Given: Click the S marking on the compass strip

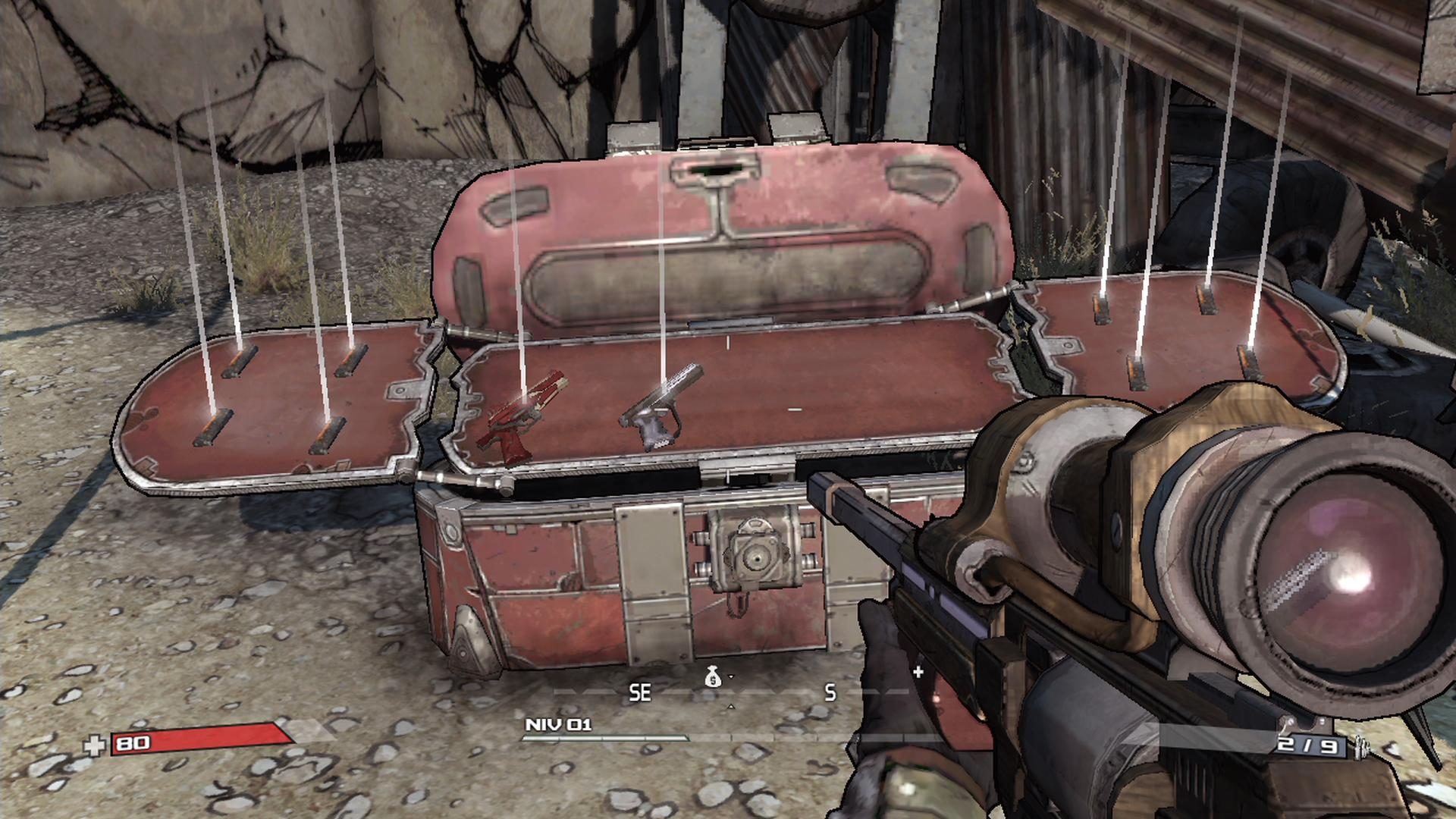Looking at the screenshot, I should [829, 694].
